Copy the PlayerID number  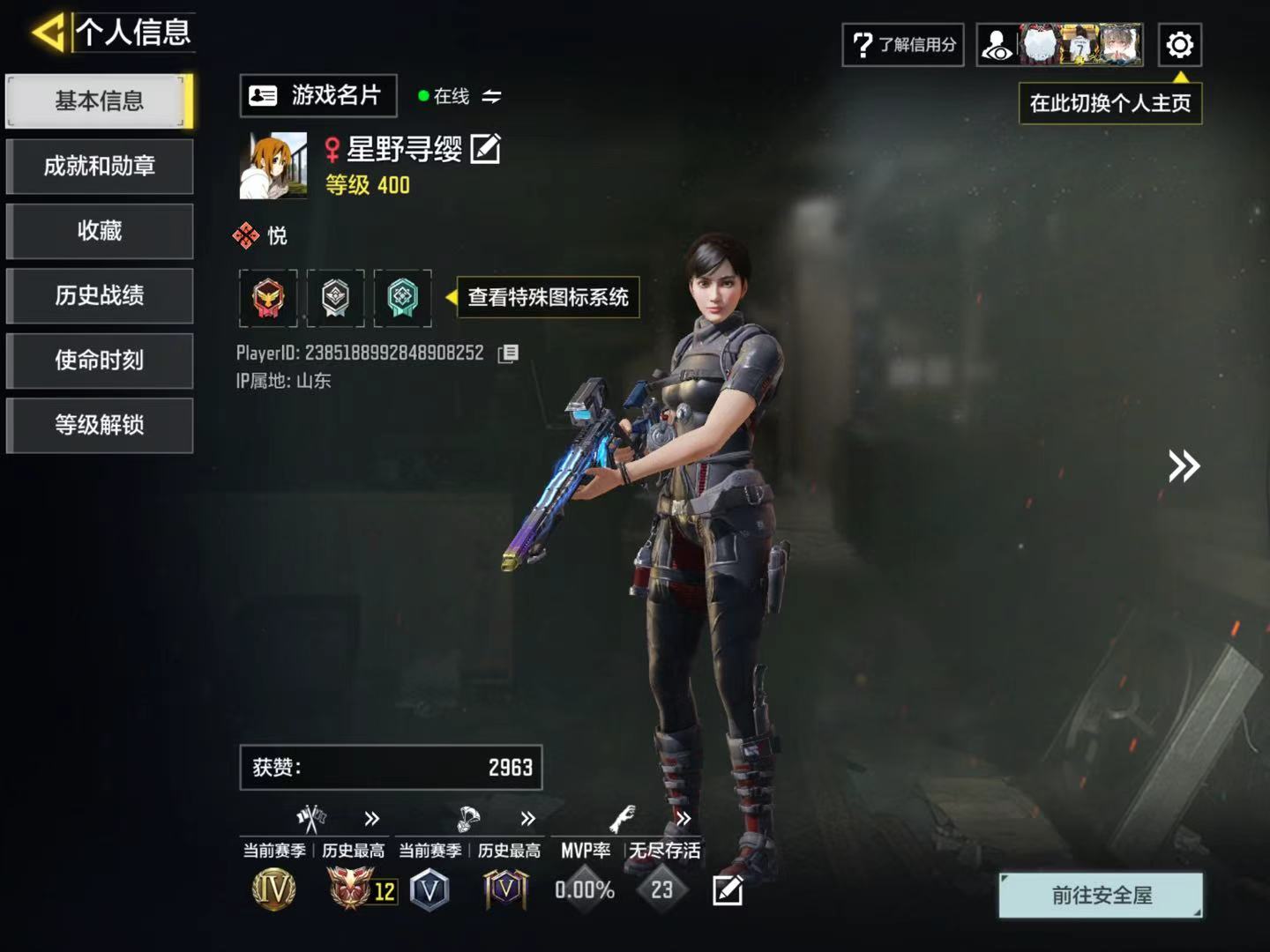click(508, 353)
